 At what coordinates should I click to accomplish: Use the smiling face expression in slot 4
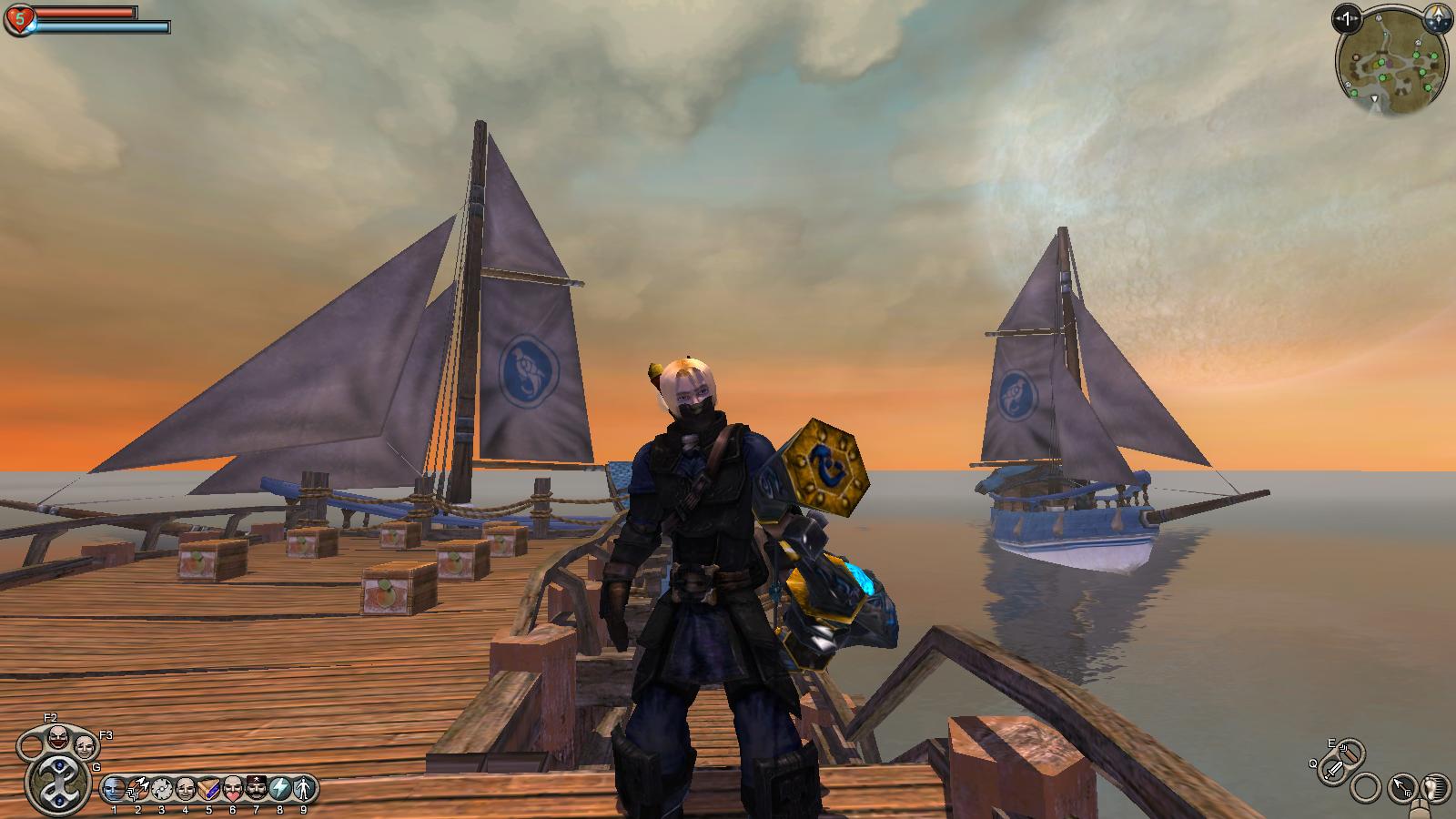(x=186, y=788)
